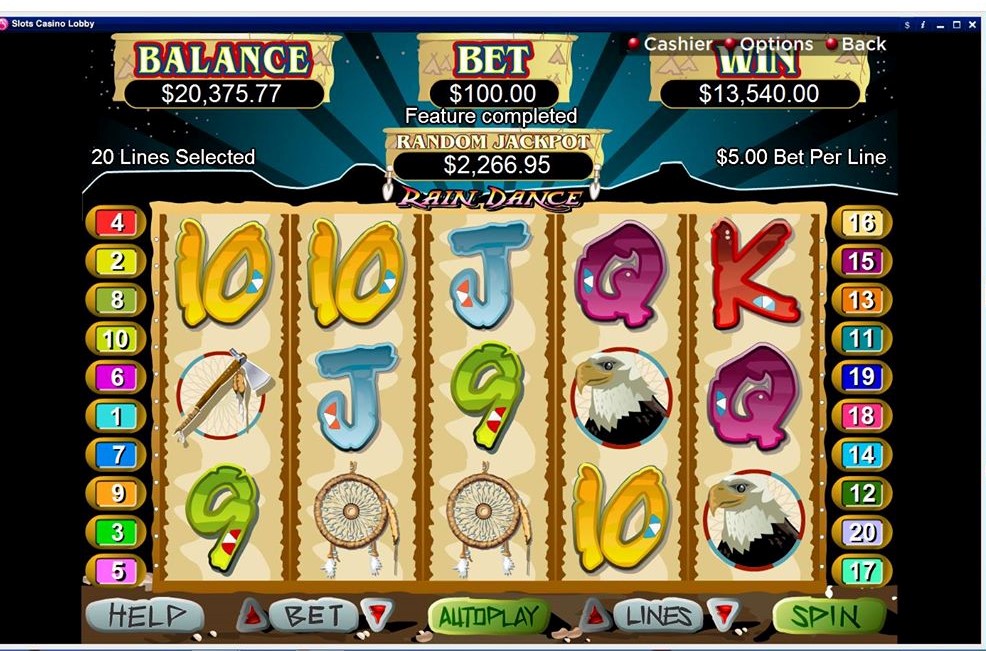Select payline 10 marker

click(116, 340)
